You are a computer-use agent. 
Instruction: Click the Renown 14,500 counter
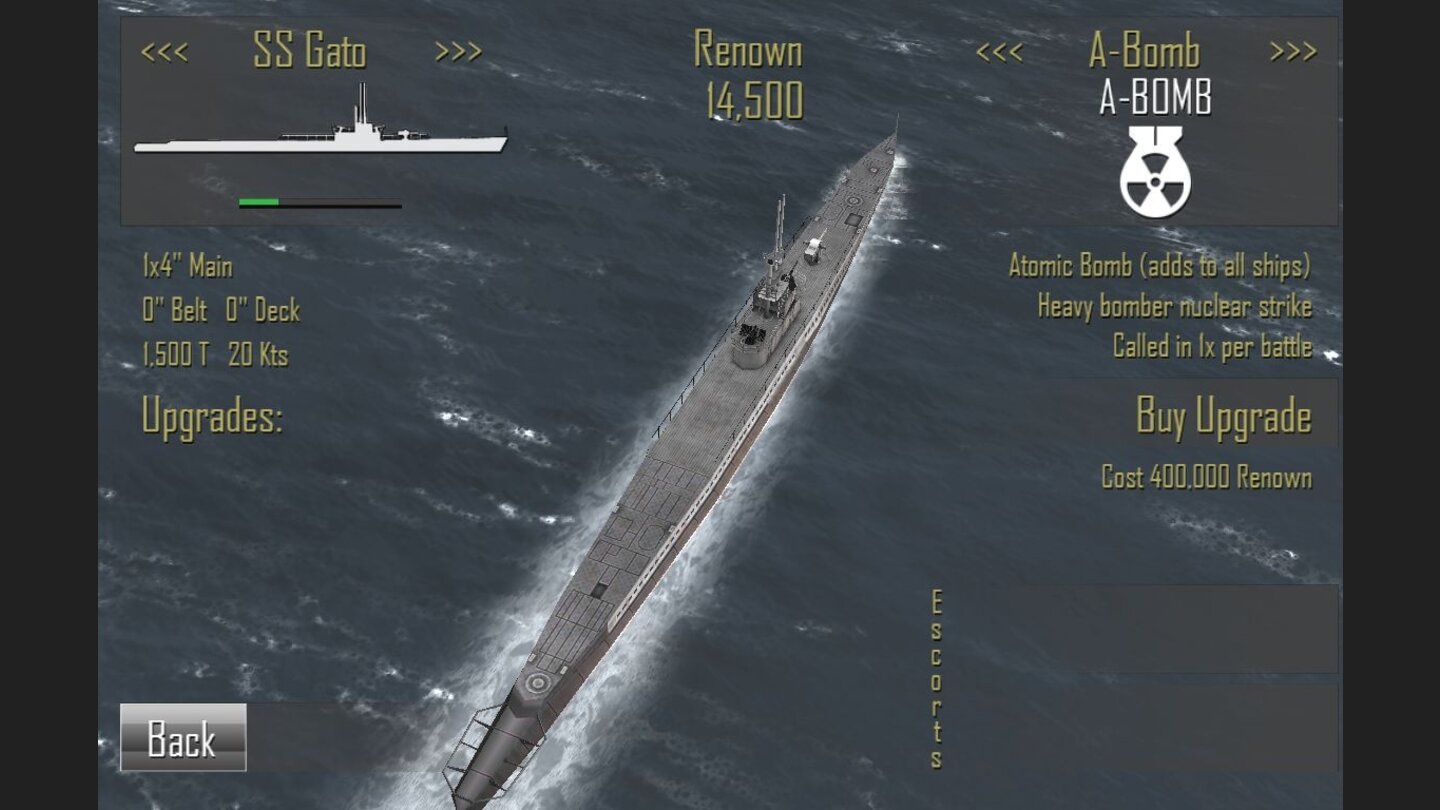point(748,75)
